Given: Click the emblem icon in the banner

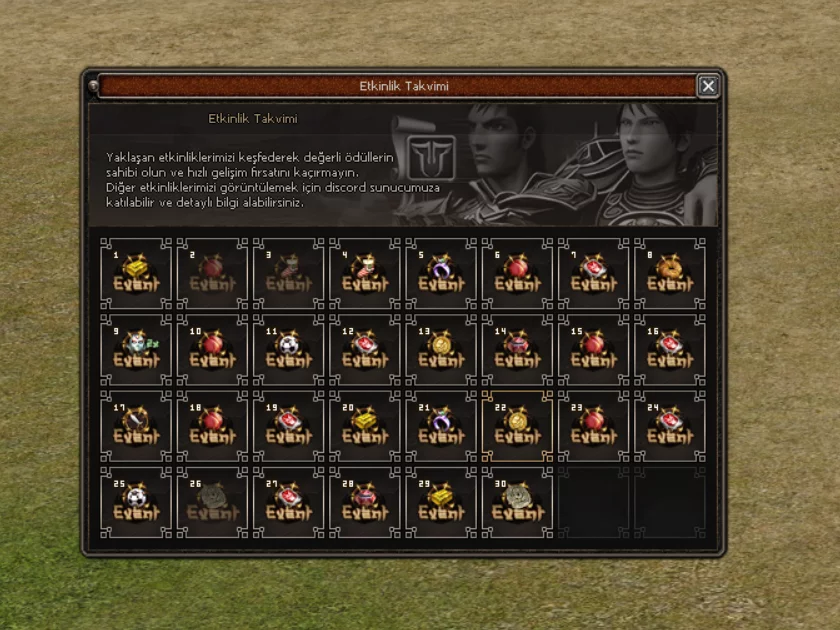Looking at the screenshot, I should 431,158.
